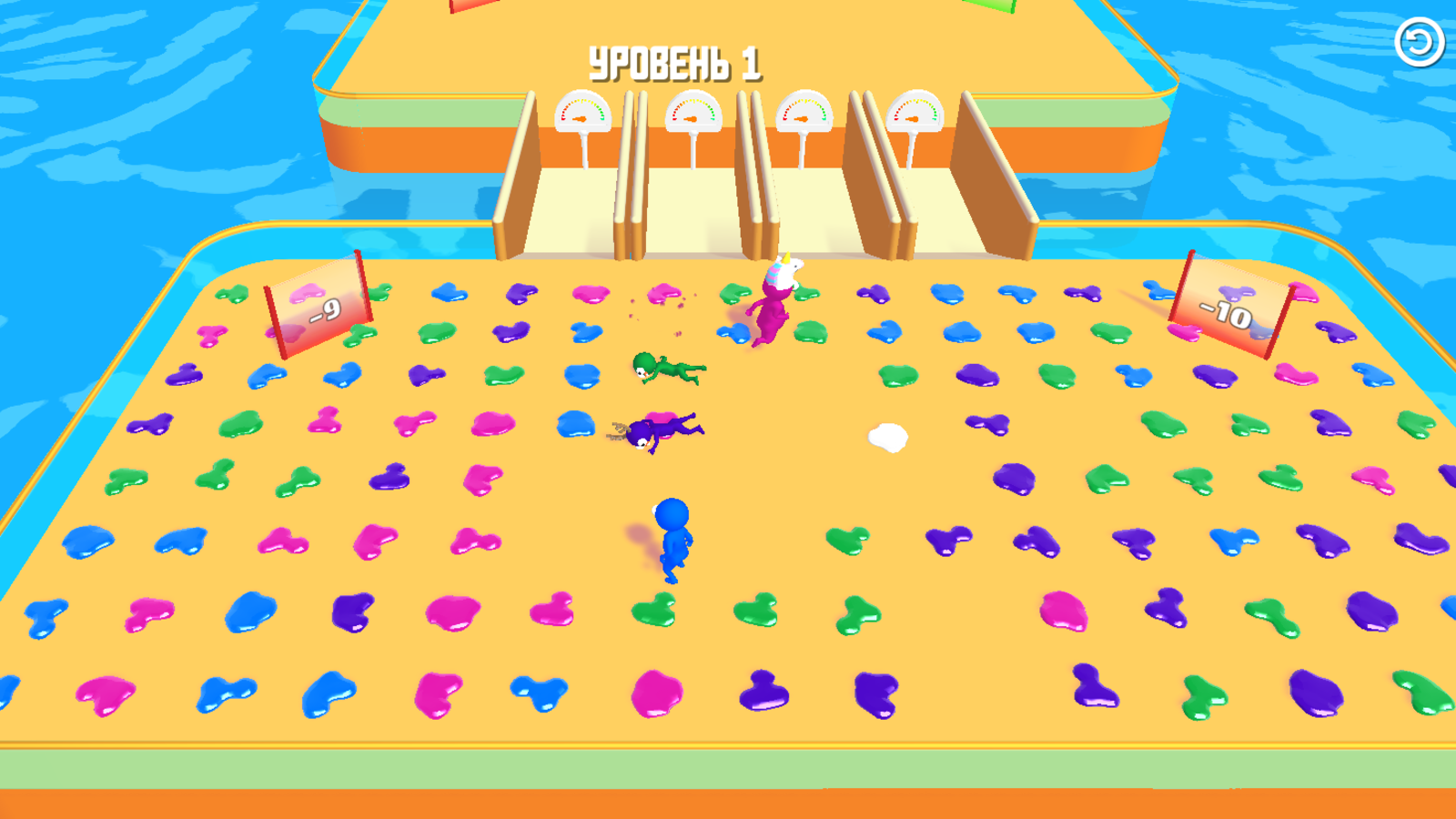Click the white blob near center
1456x819 pixels.
[x=887, y=437]
